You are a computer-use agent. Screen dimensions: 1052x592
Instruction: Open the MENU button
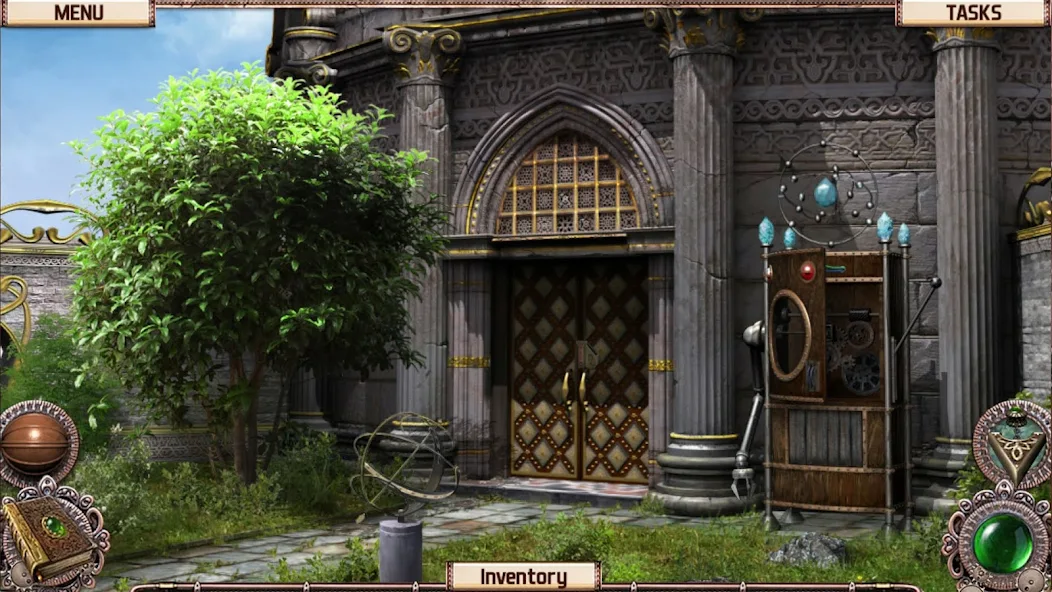pyautogui.click(x=77, y=13)
